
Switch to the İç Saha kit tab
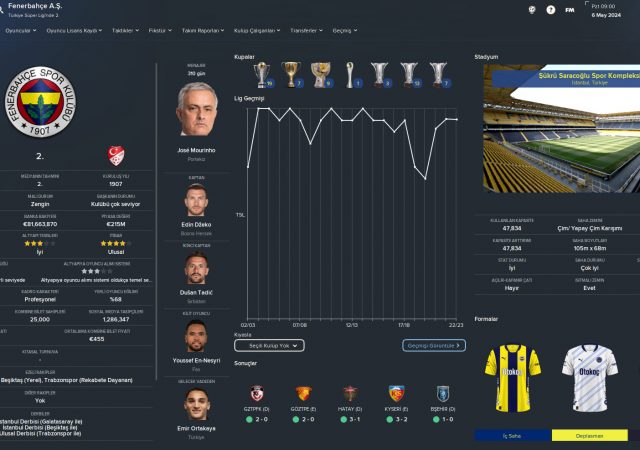513,436
